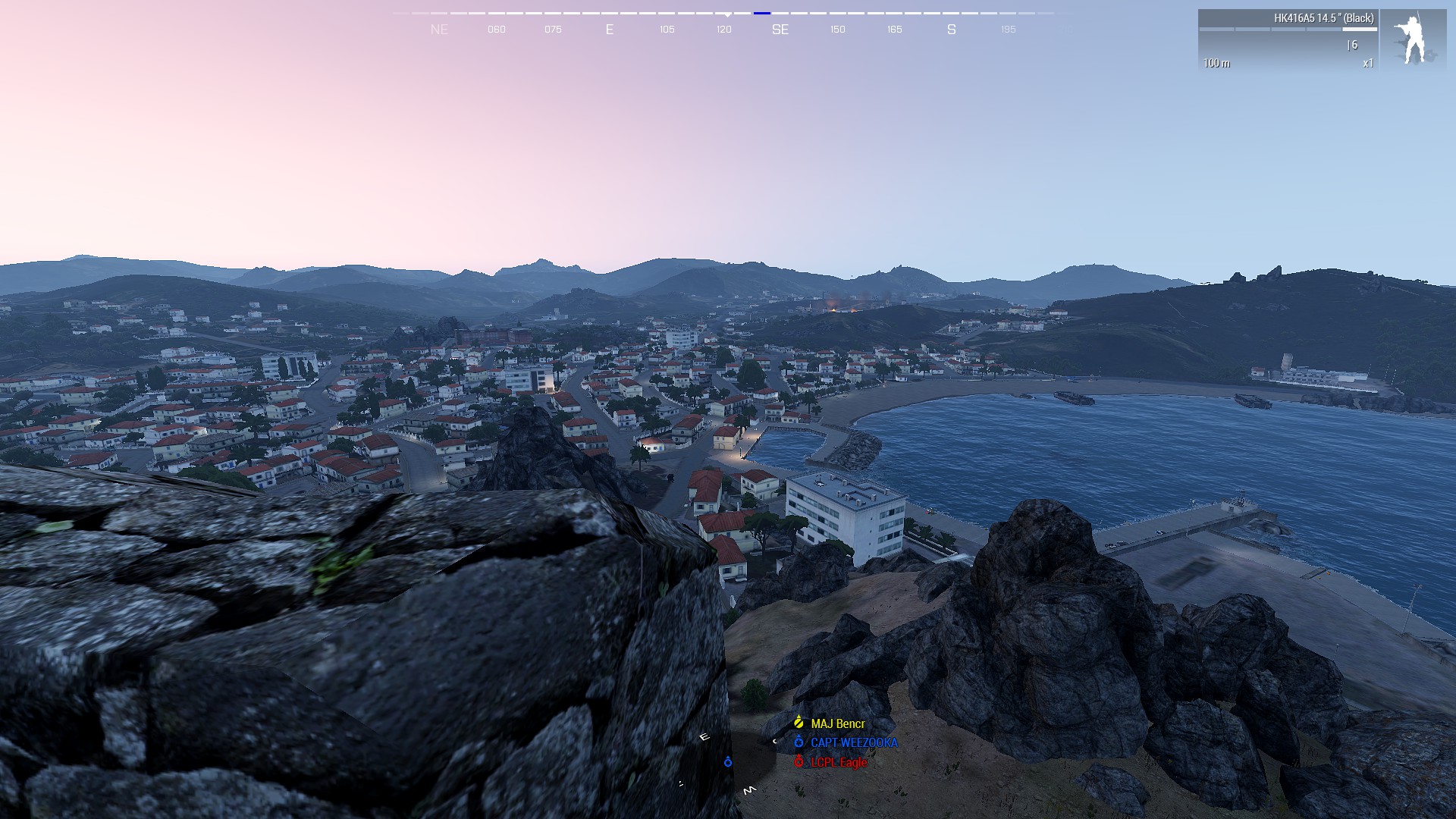Click the soldier stance indicator icon

[1413, 40]
